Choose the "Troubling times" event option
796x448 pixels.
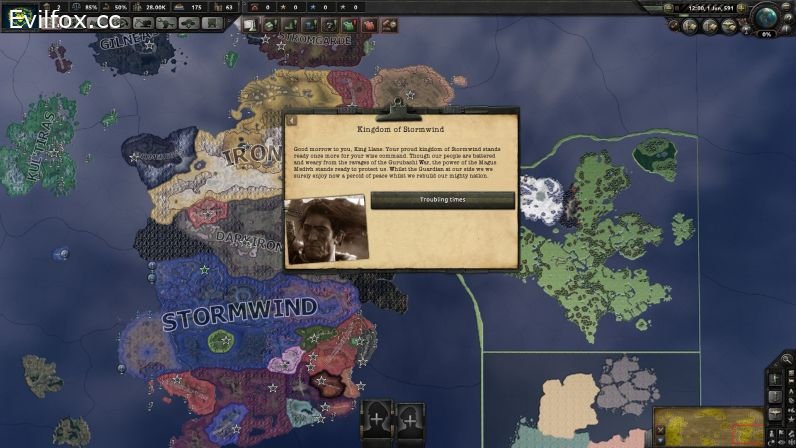coord(442,200)
